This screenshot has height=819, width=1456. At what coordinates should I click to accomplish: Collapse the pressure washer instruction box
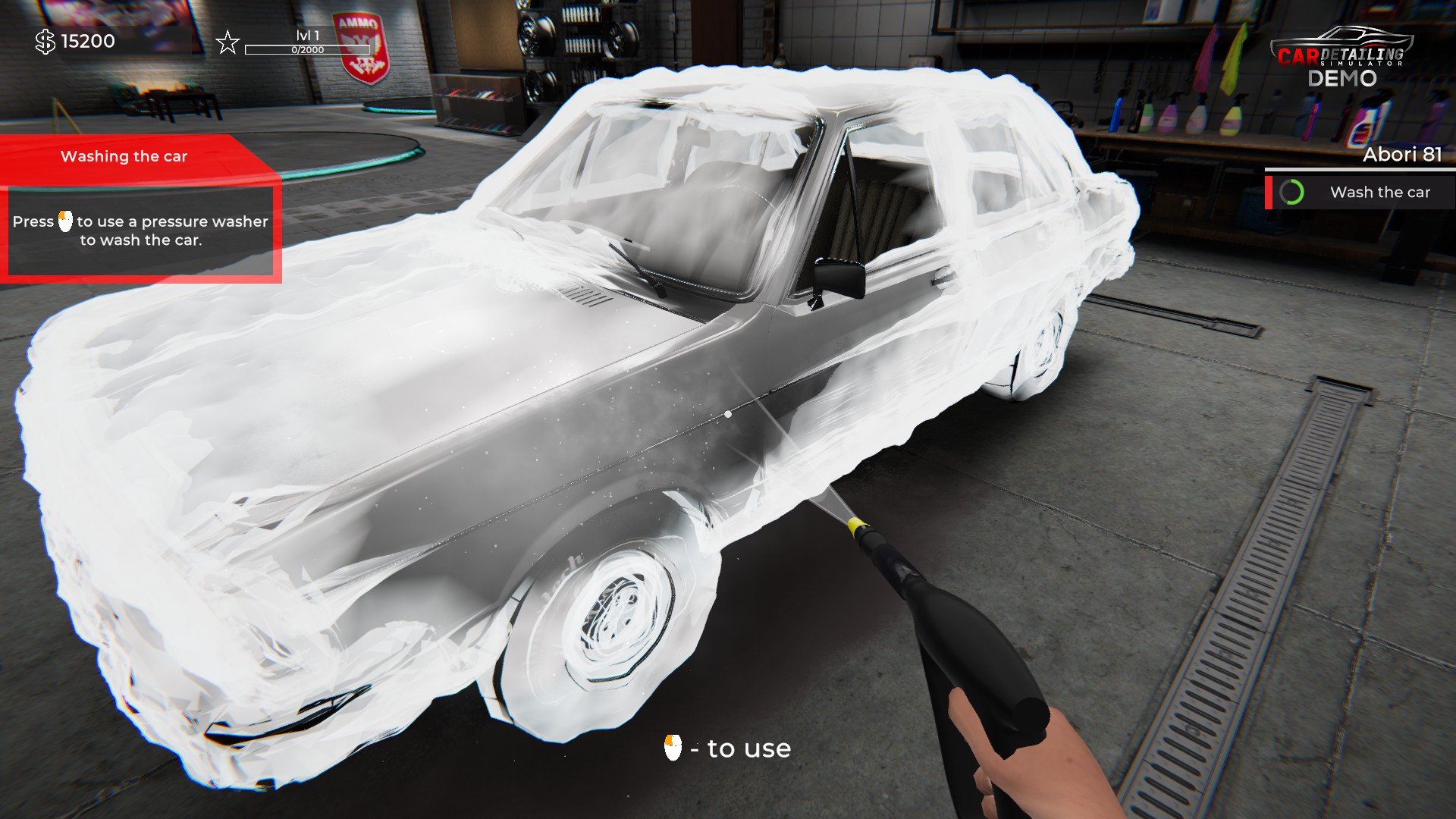(140, 231)
